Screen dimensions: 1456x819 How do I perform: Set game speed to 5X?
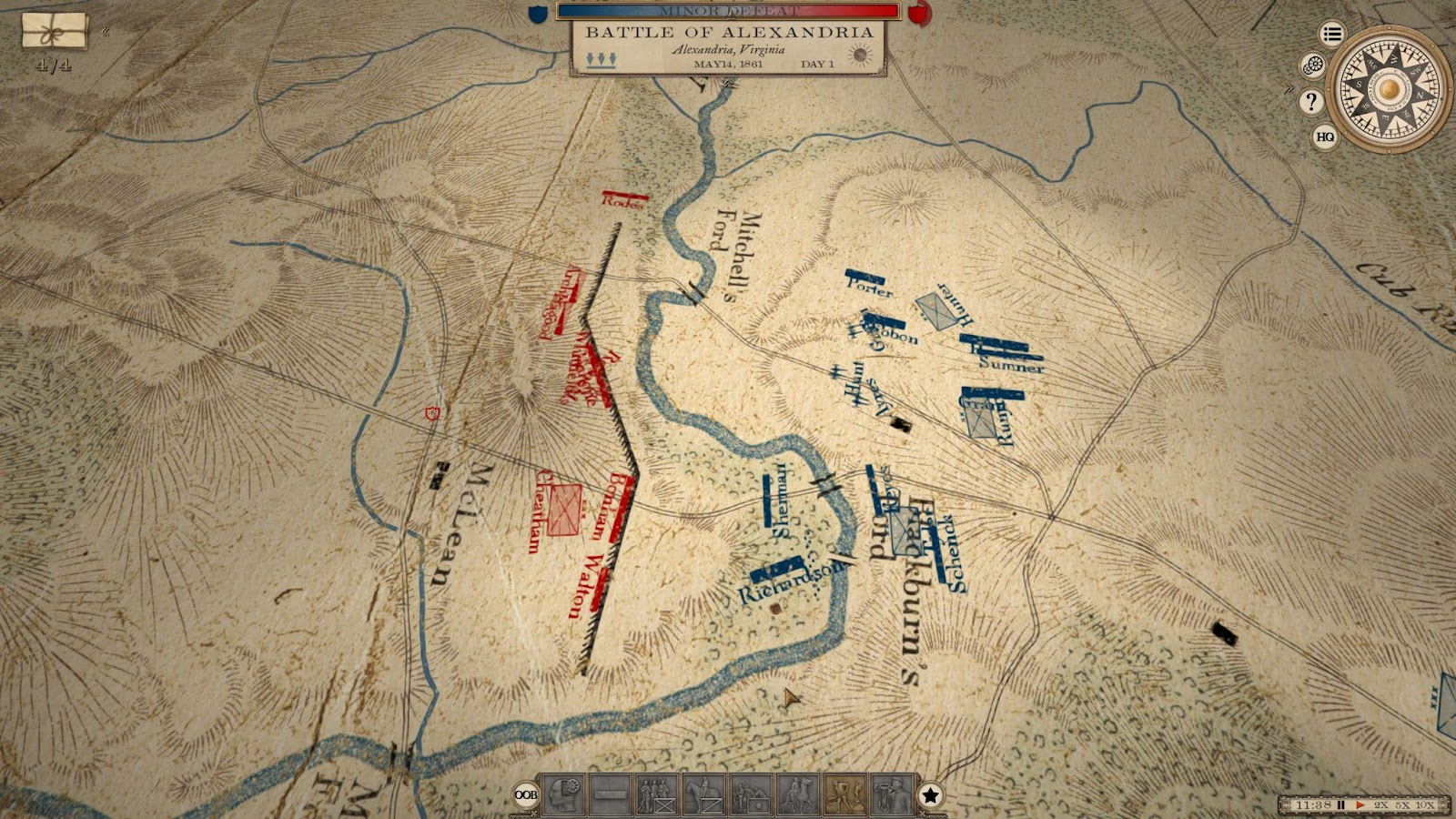[x=1403, y=805]
